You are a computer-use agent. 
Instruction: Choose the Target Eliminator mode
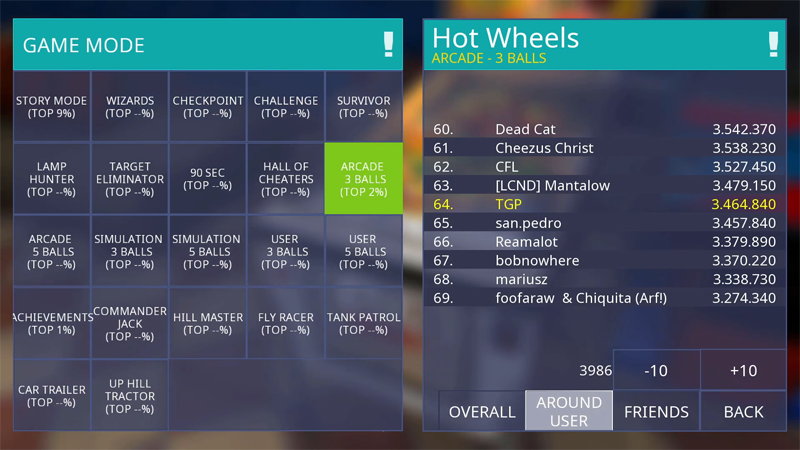click(x=130, y=179)
